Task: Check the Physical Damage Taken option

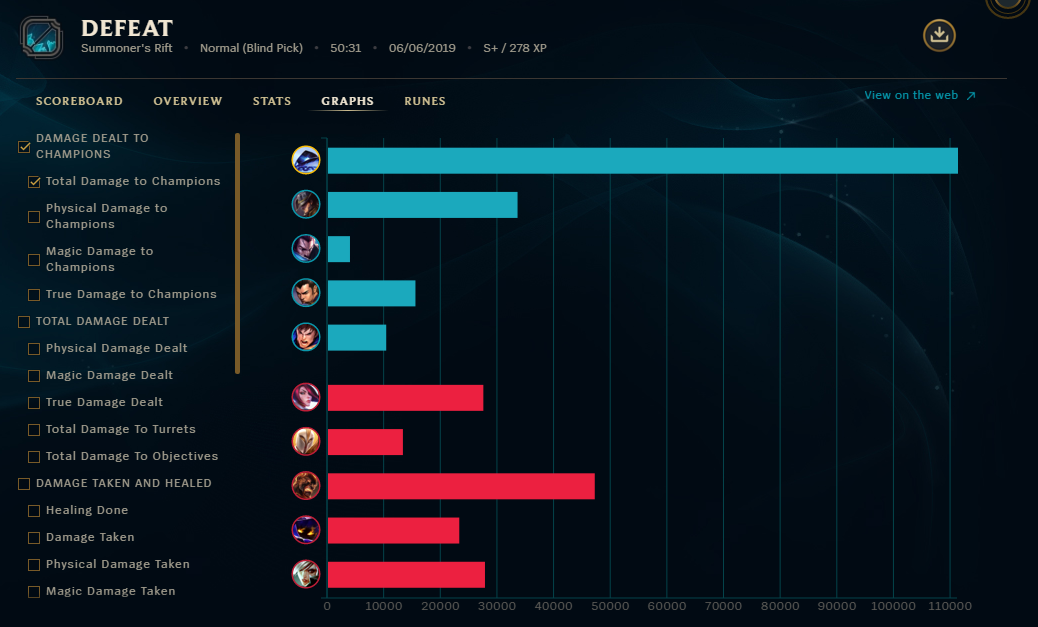Action: coord(34,565)
